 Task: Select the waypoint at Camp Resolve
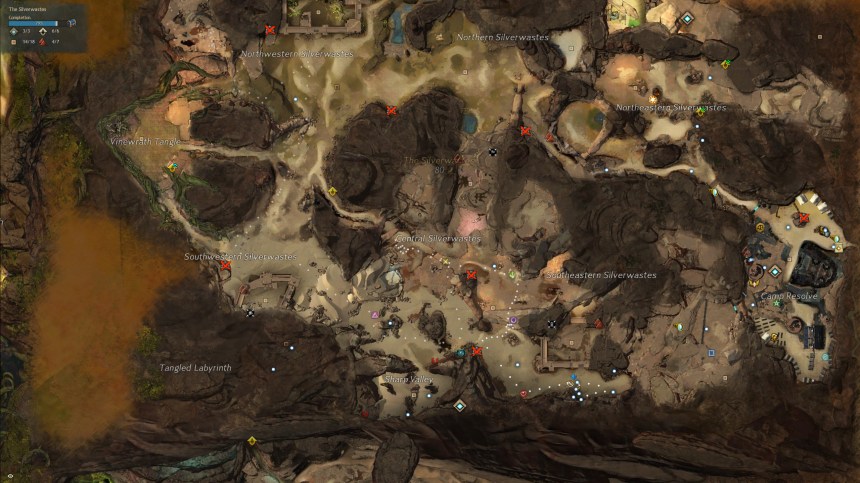pos(774,271)
